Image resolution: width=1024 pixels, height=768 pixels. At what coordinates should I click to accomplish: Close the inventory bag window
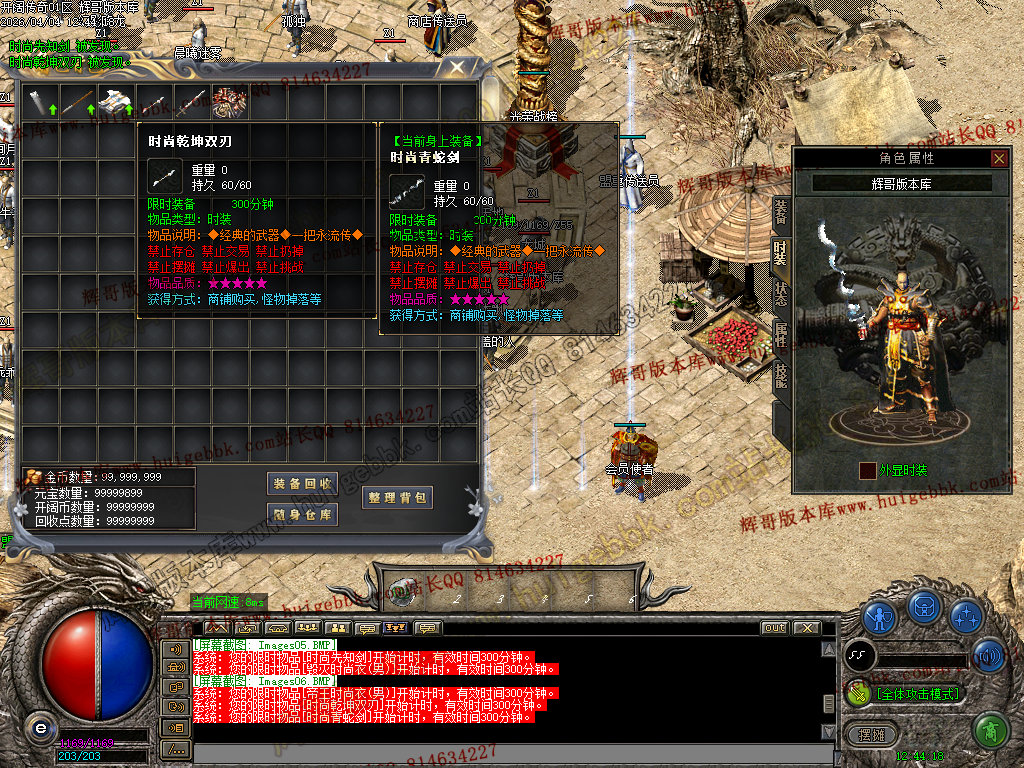458,67
